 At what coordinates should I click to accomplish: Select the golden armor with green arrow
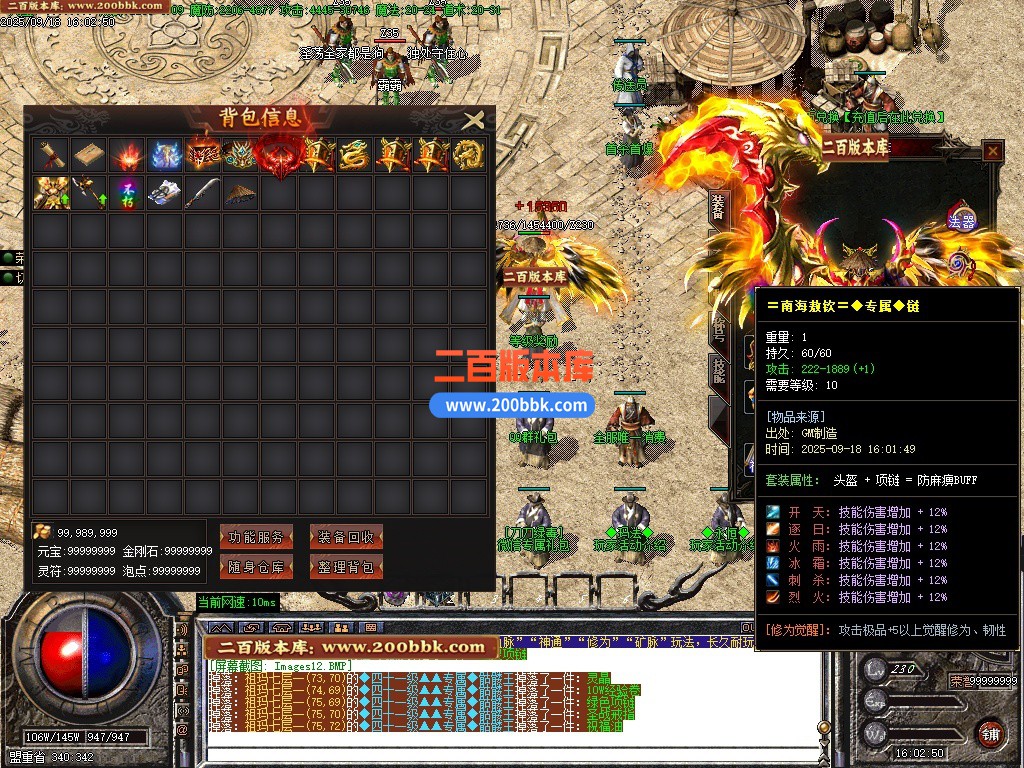[x=49, y=193]
